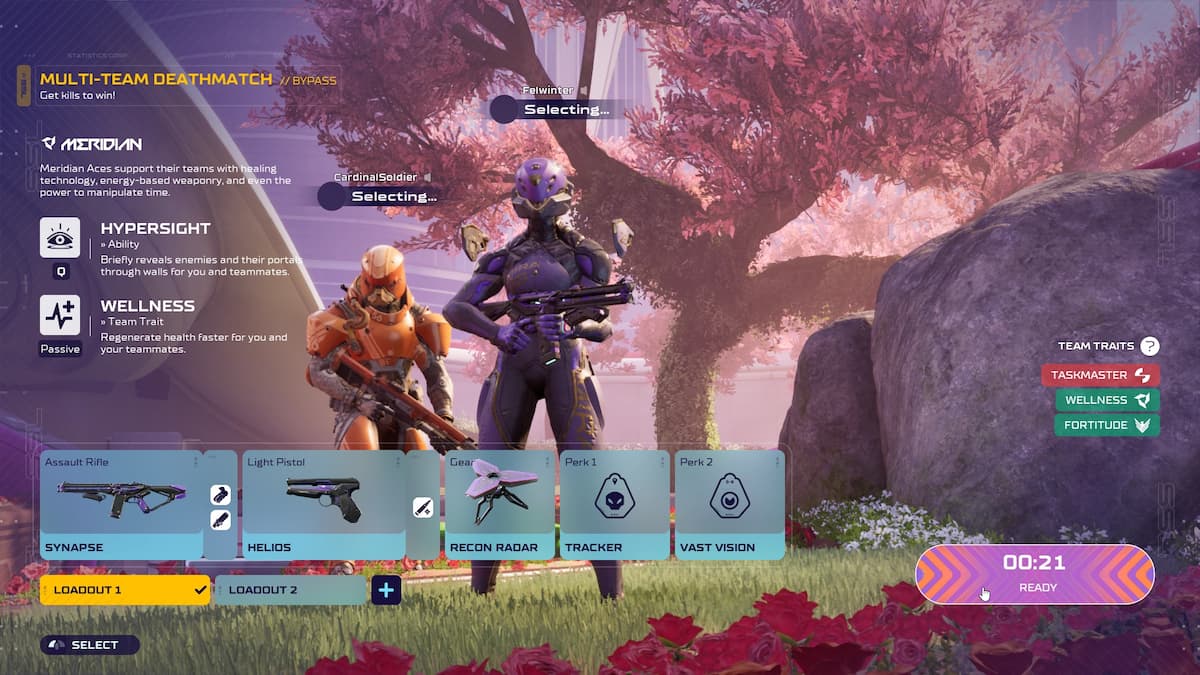
Task: Open the Team Traits help question mark
Action: point(1150,346)
